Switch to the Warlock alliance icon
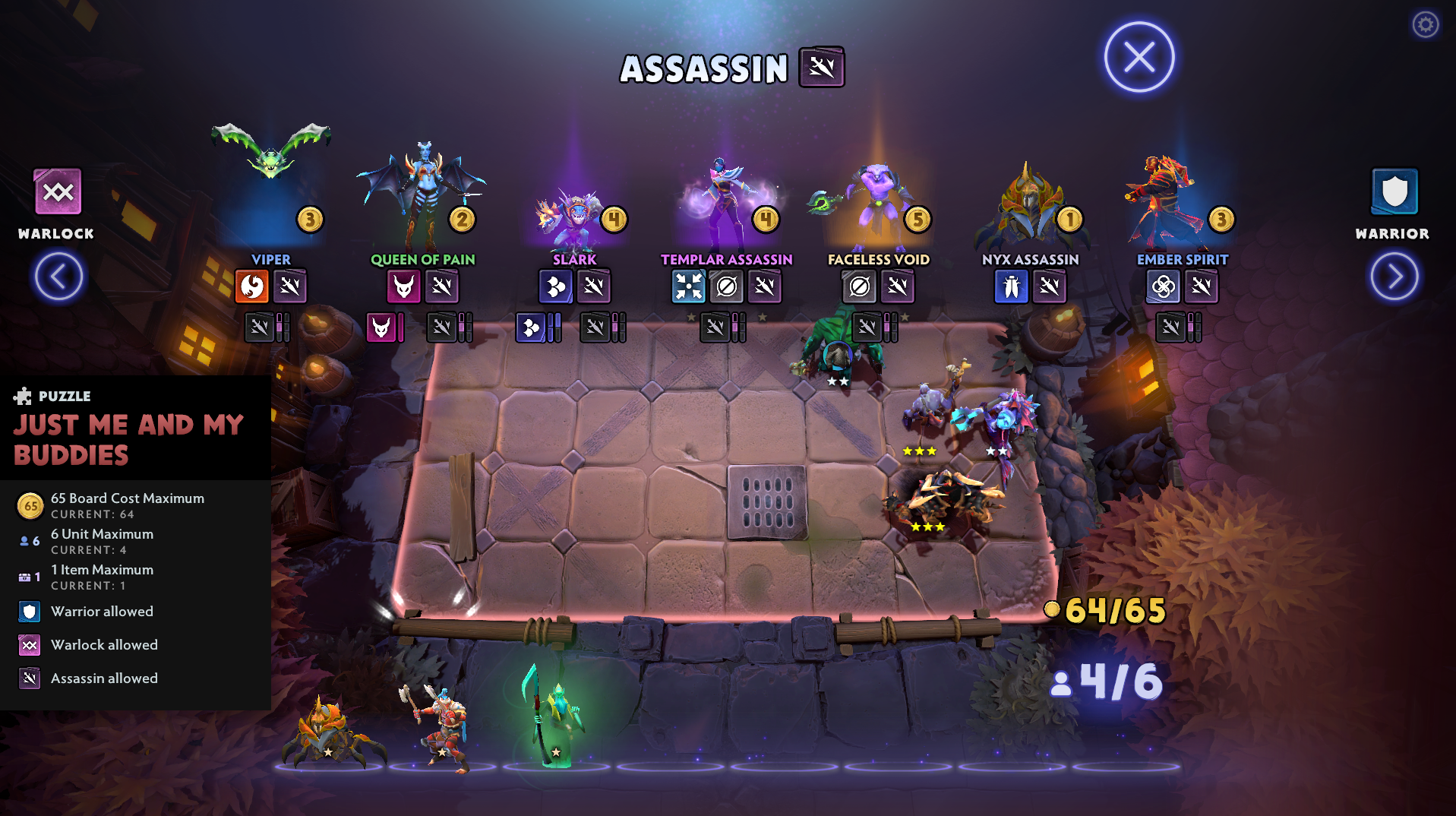The width and height of the screenshot is (1456, 816). (58, 192)
